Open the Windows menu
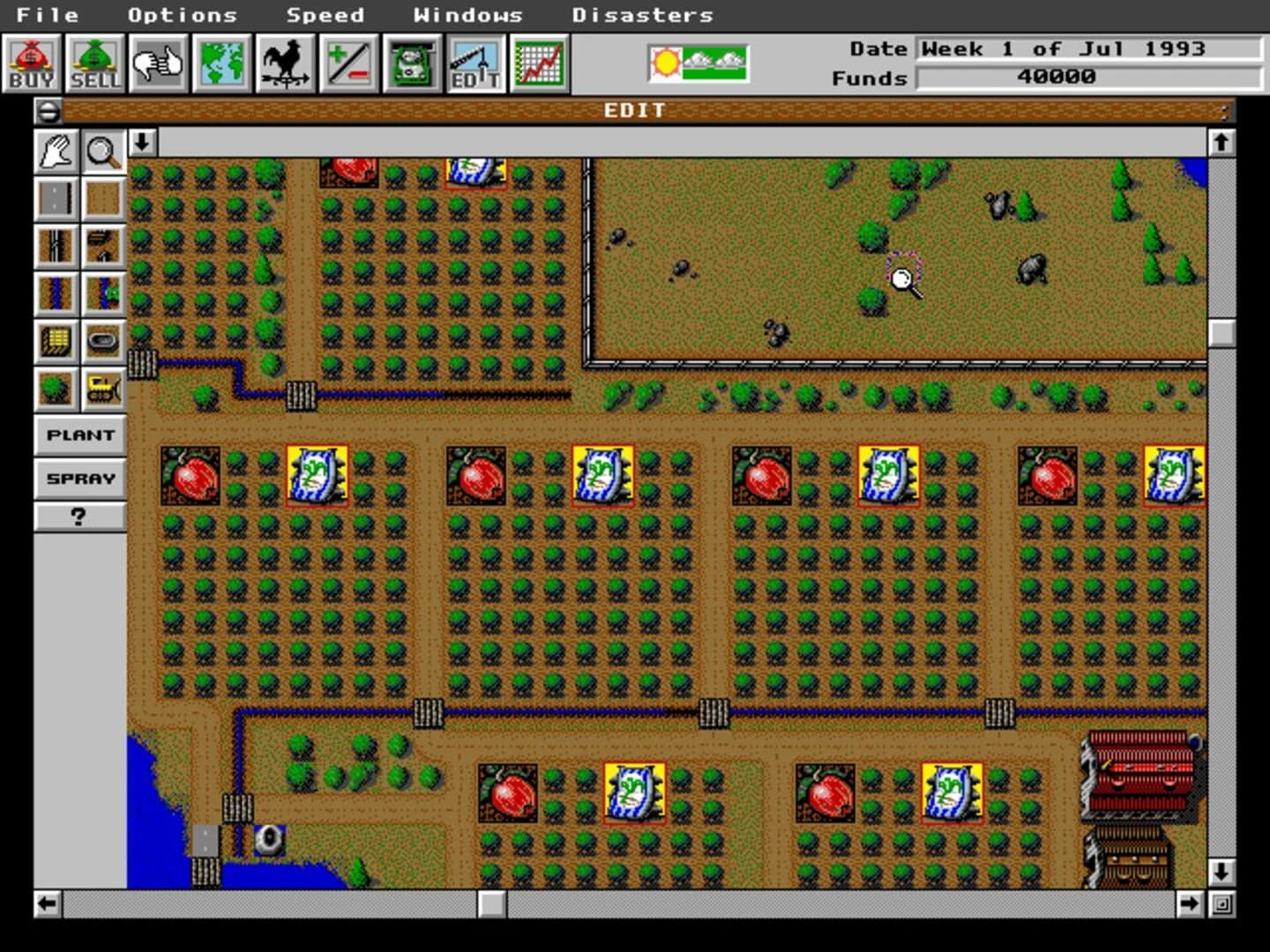1270x952 pixels. click(x=468, y=14)
